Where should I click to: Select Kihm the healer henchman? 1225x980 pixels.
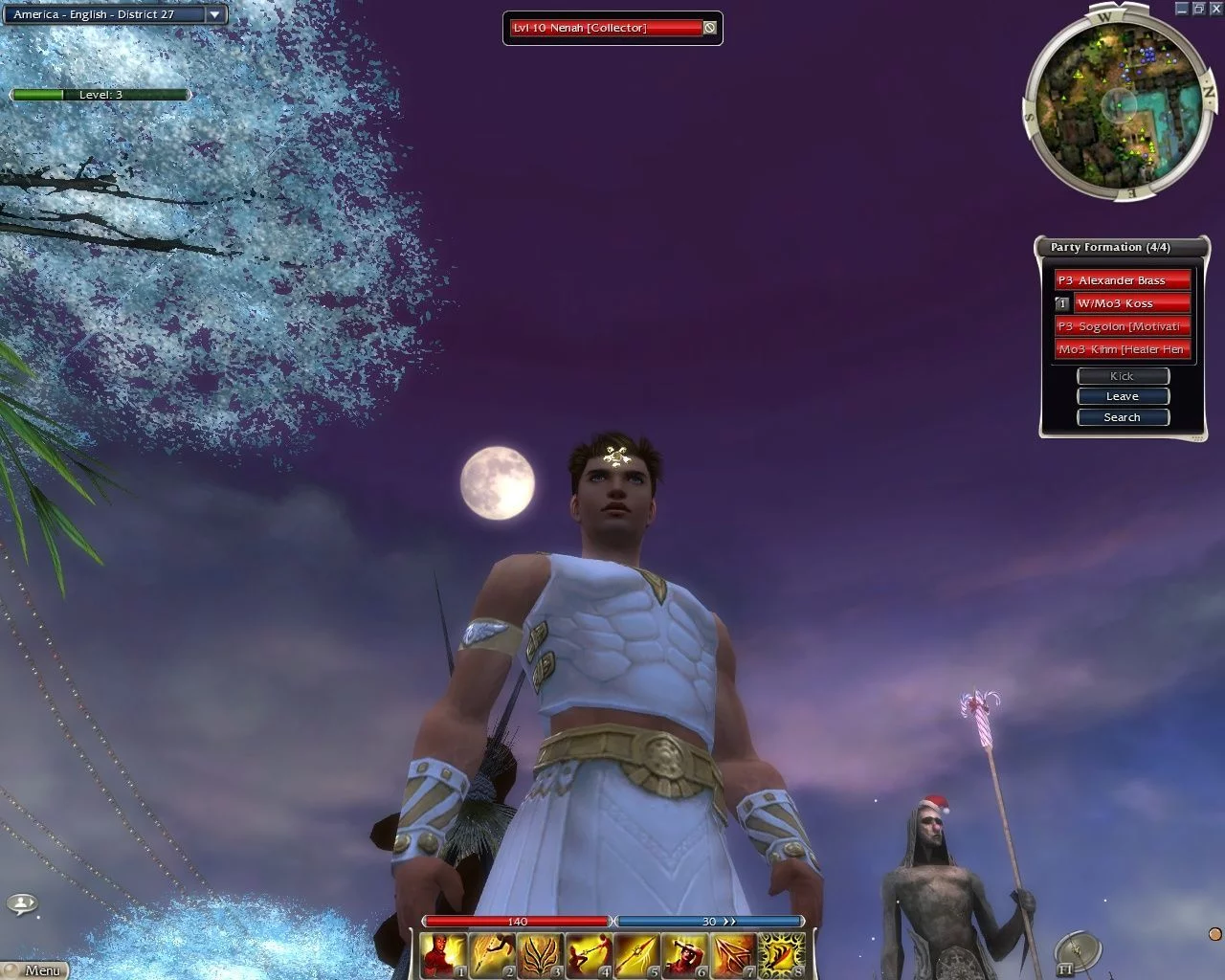pos(1122,349)
